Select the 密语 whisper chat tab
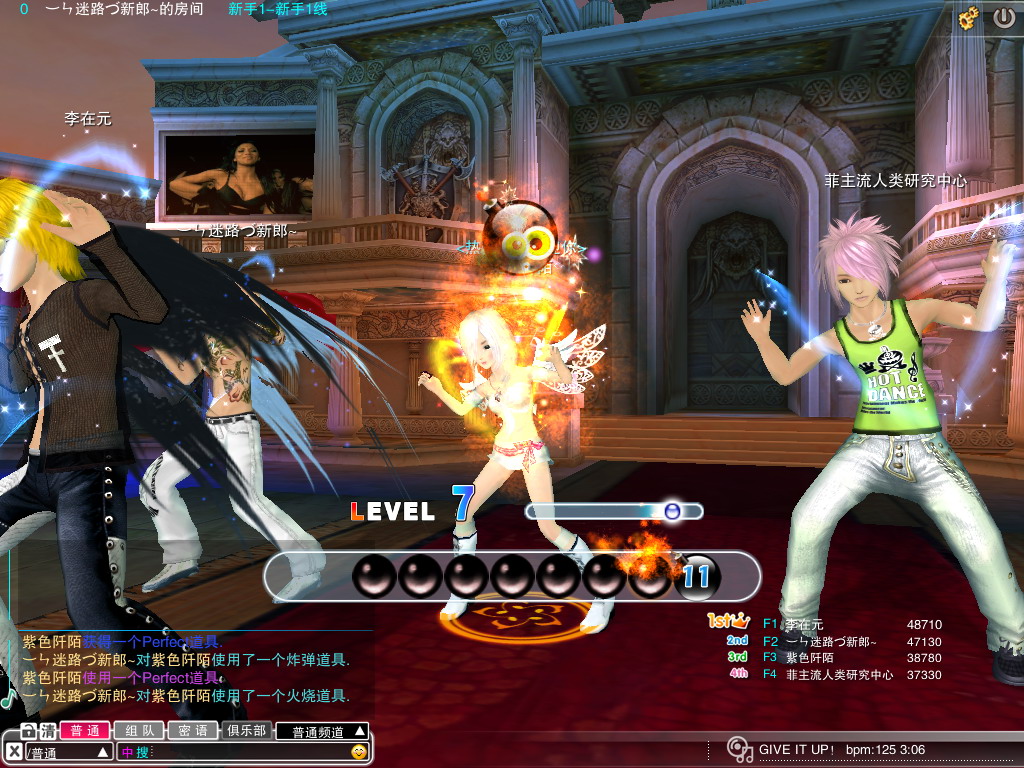 (192, 731)
